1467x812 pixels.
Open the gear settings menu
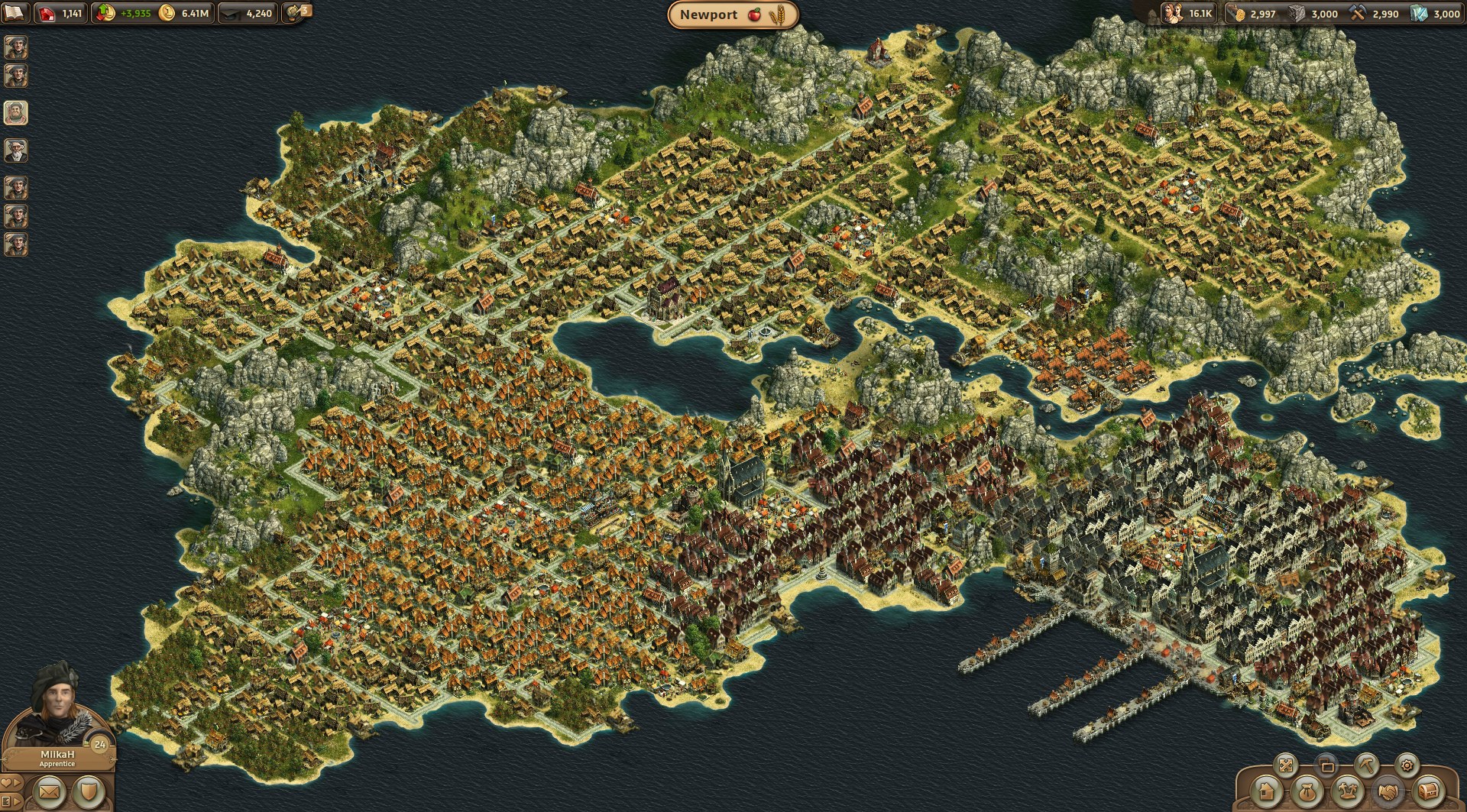pos(1407,765)
